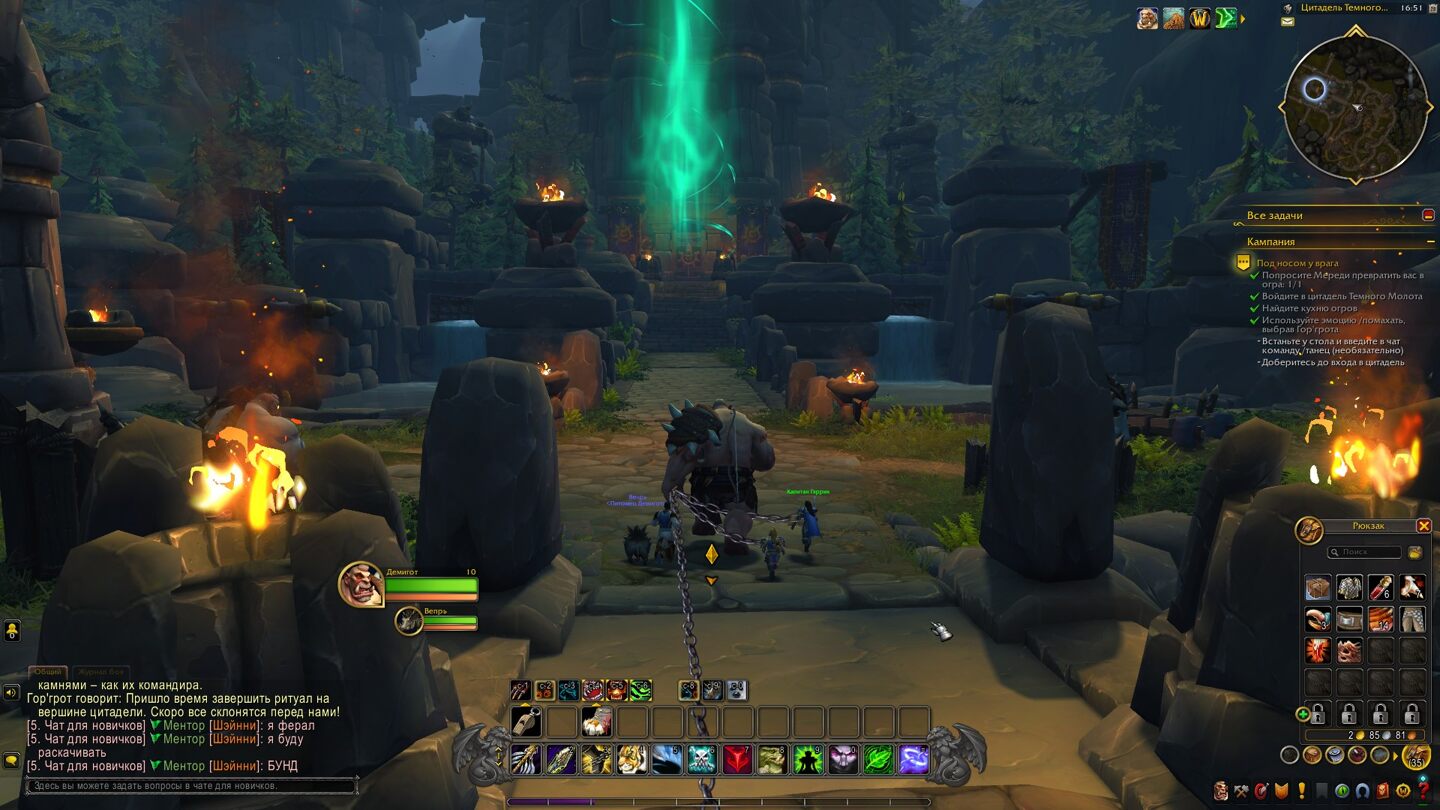Open the minimap
This screenshot has width=1440, height=810.
click(x=1357, y=108)
